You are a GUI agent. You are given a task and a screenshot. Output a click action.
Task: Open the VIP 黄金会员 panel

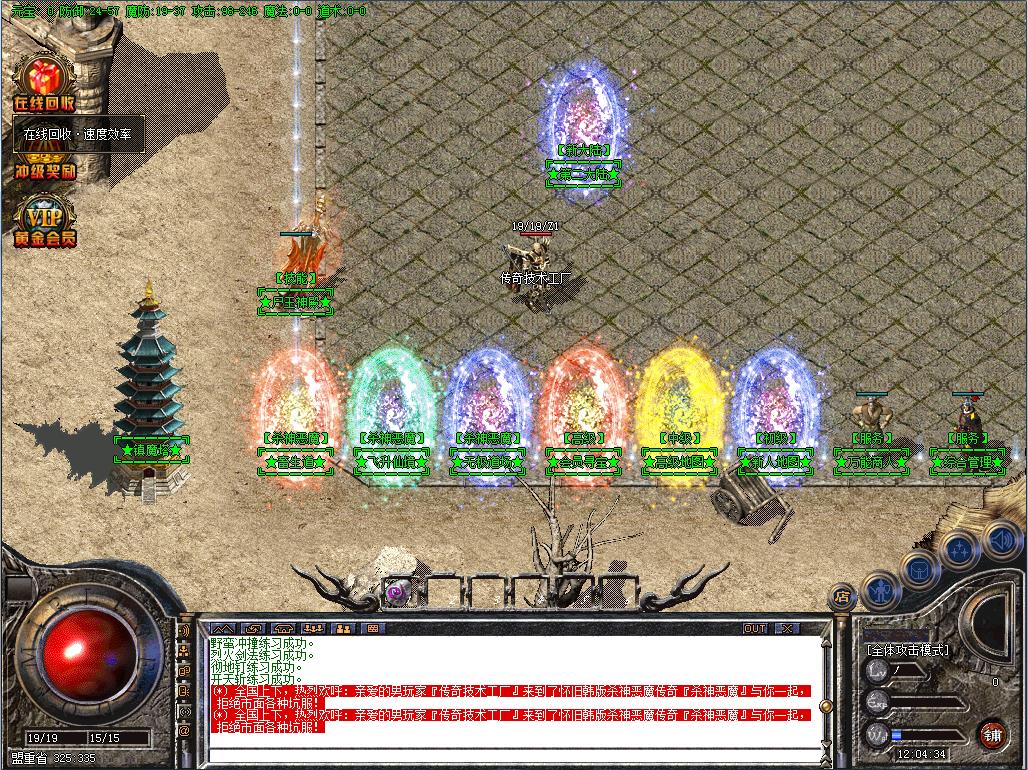[43, 223]
